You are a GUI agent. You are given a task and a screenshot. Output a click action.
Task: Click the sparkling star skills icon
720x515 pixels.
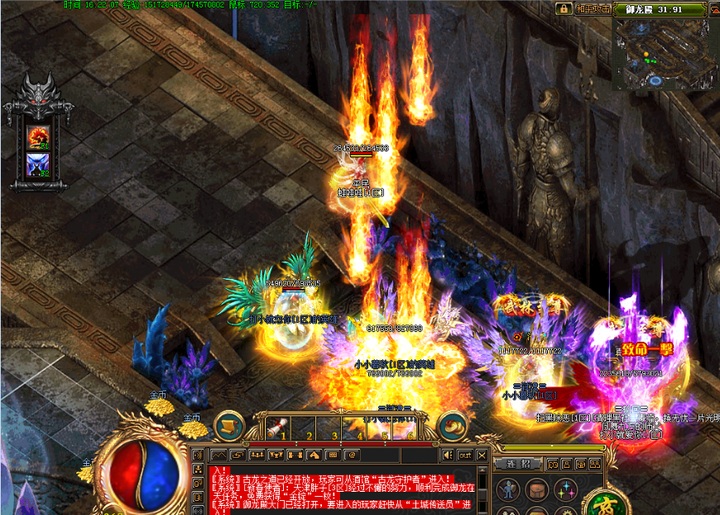click(566, 489)
